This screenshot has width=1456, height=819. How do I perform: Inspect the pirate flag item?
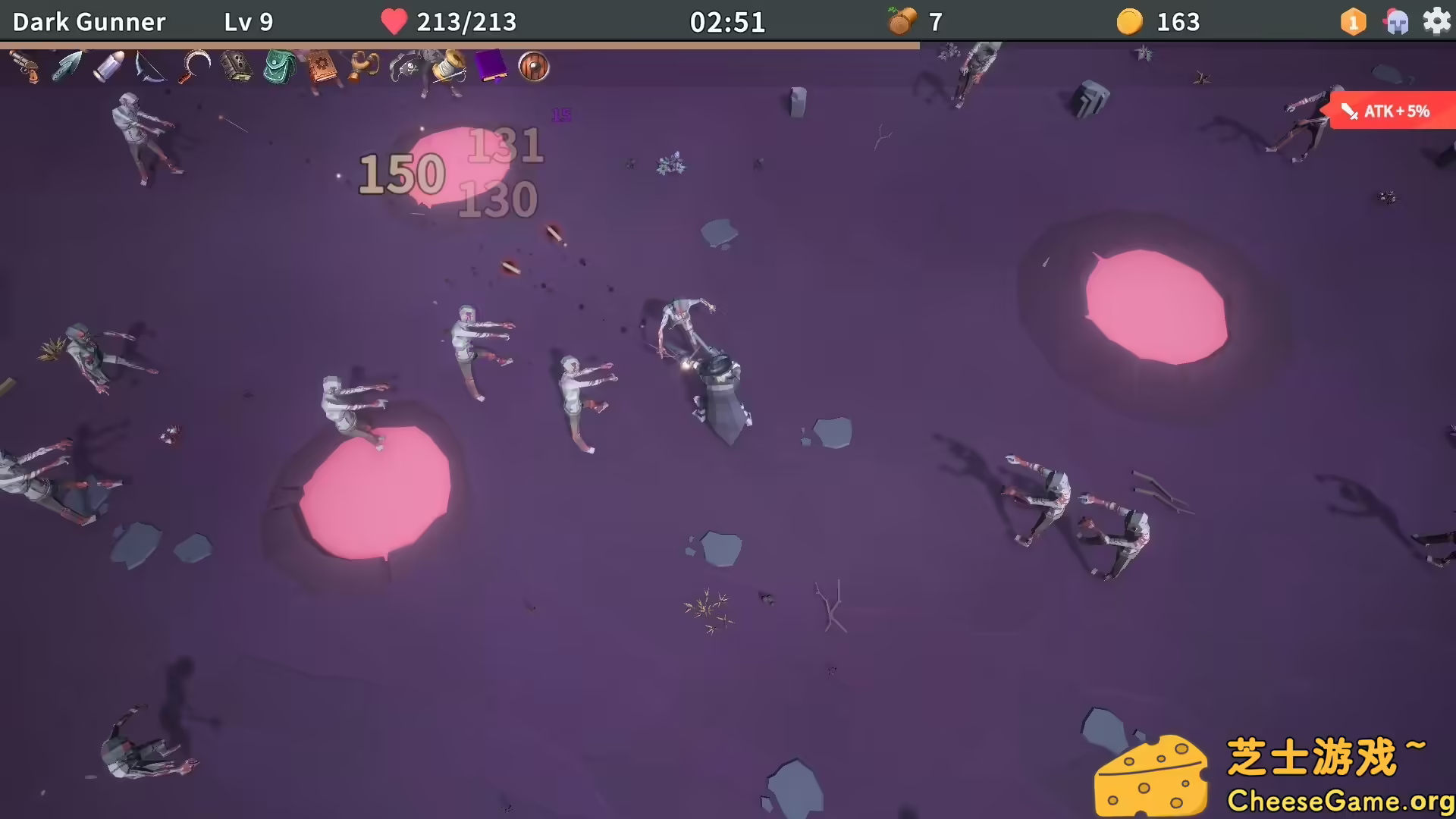pyautogui.click(x=406, y=67)
